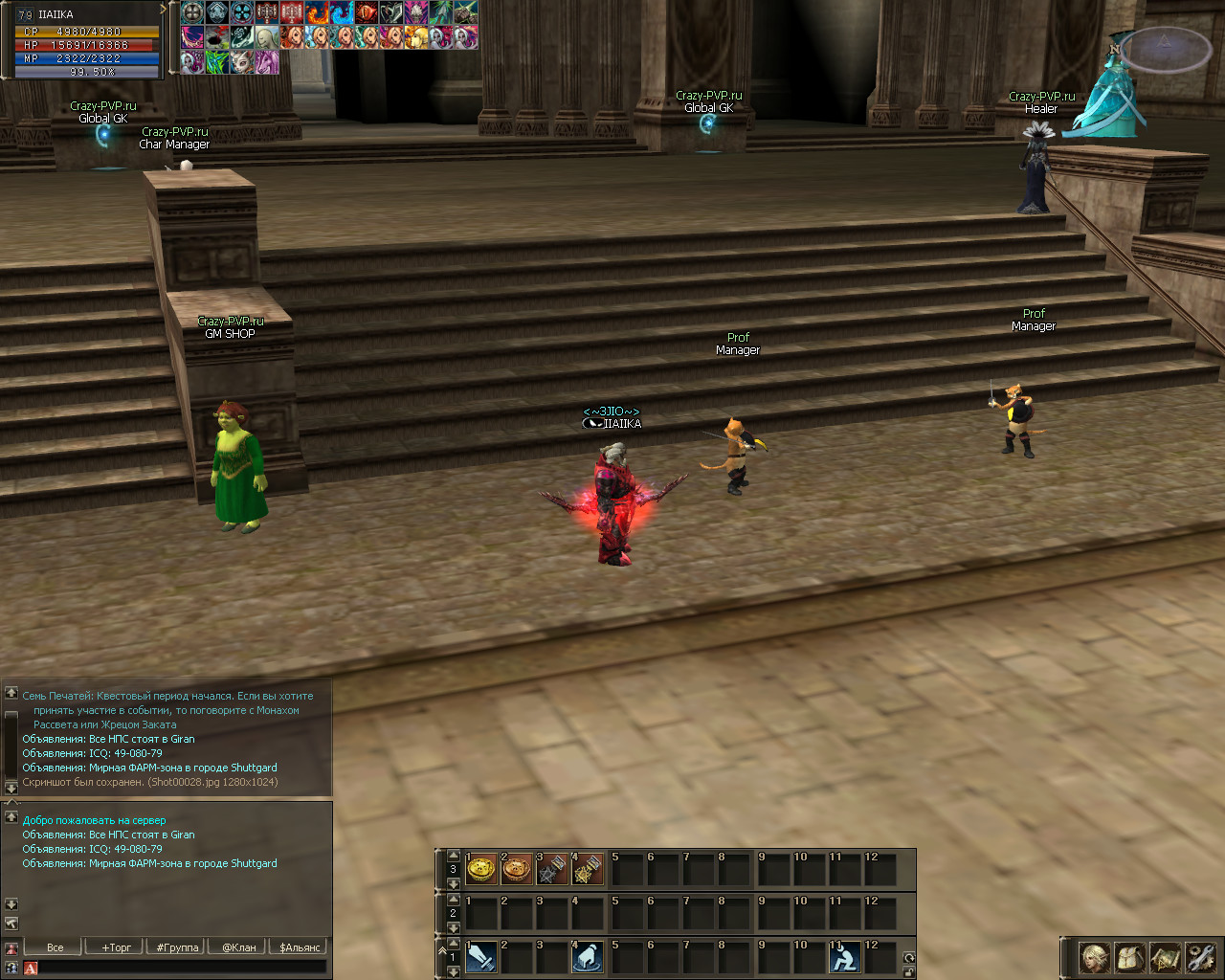Screen dimensions: 1225x980
Task: Open the system options wrench menu
Action: (1200, 957)
